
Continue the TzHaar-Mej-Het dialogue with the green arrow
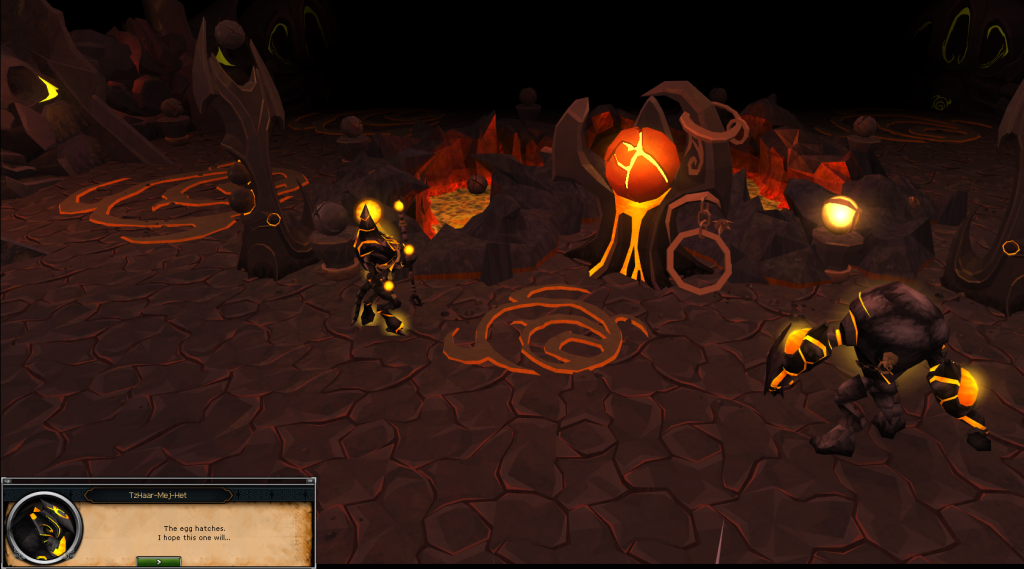(158, 561)
